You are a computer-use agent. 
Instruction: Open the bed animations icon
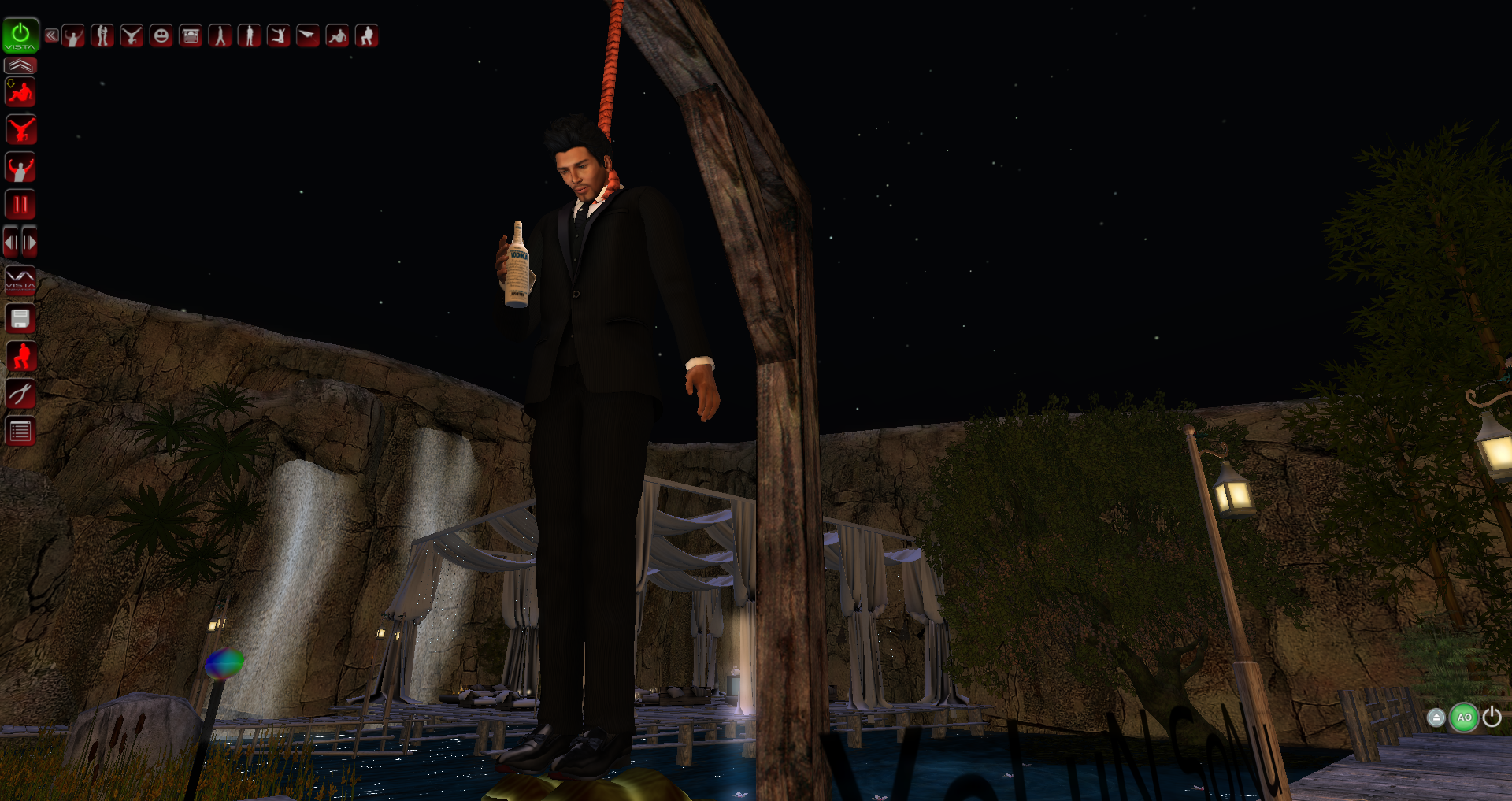point(191,35)
